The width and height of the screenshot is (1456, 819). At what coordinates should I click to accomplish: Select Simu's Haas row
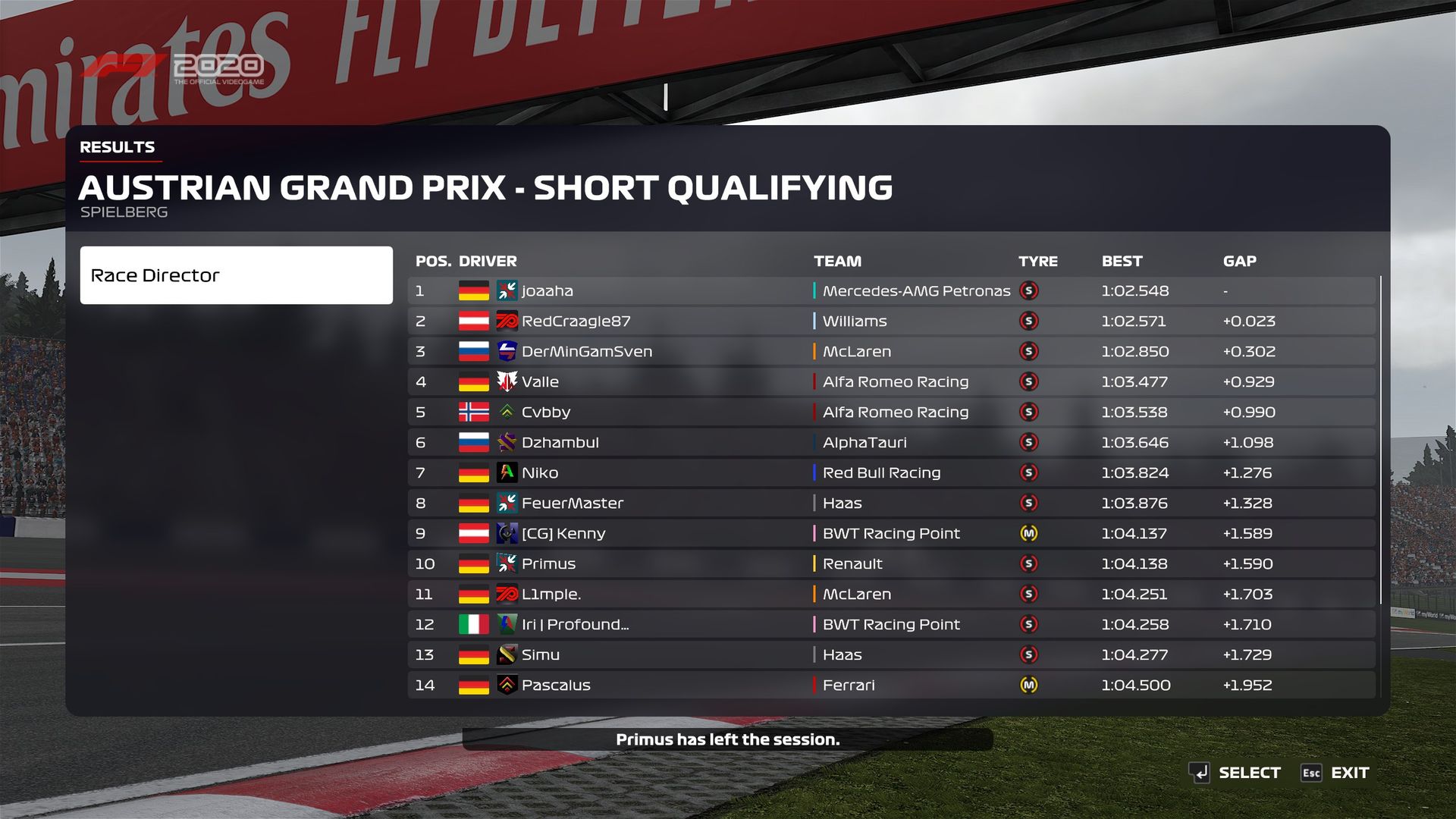tap(891, 655)
